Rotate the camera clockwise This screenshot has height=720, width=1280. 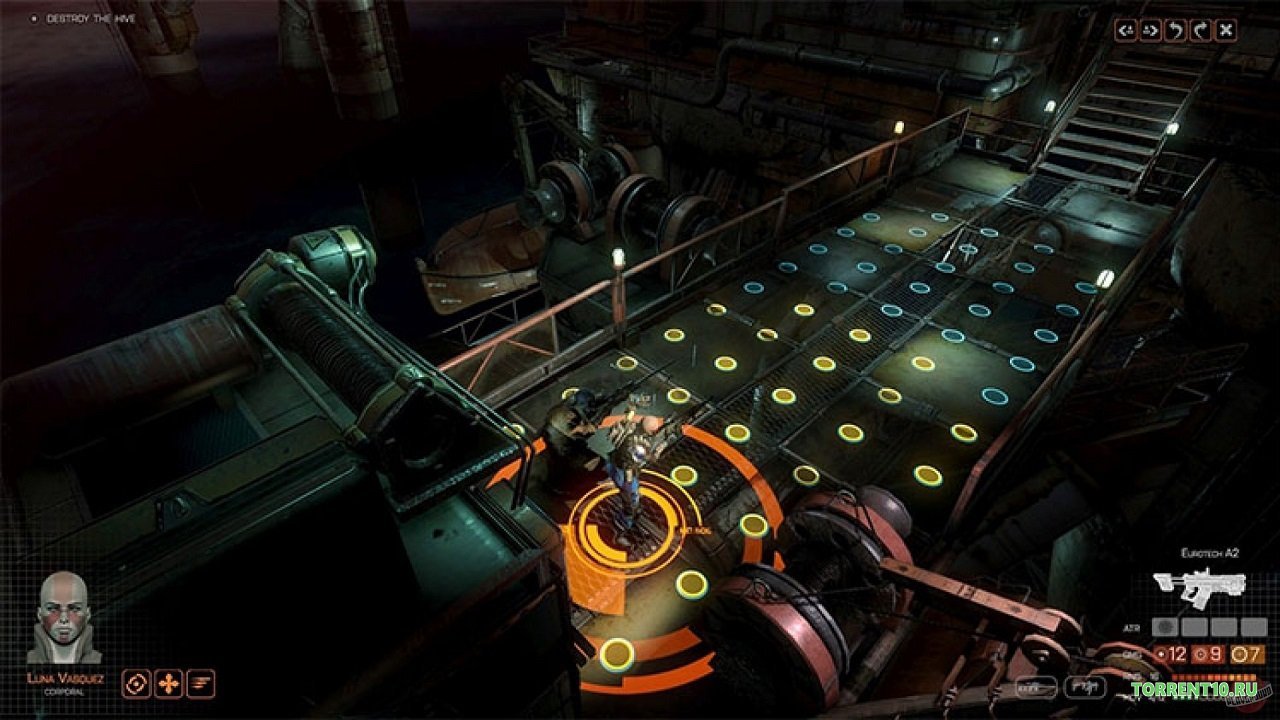tap(1201, 28)
